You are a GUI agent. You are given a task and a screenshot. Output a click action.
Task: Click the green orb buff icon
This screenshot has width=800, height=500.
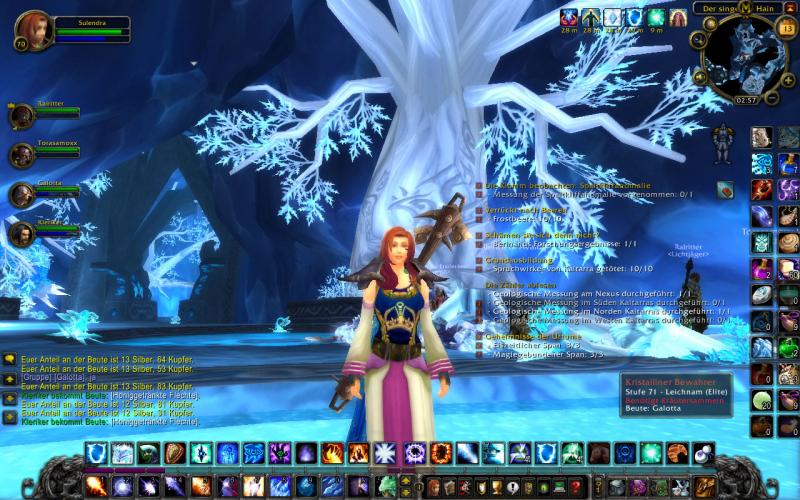[x=657, y=17]
